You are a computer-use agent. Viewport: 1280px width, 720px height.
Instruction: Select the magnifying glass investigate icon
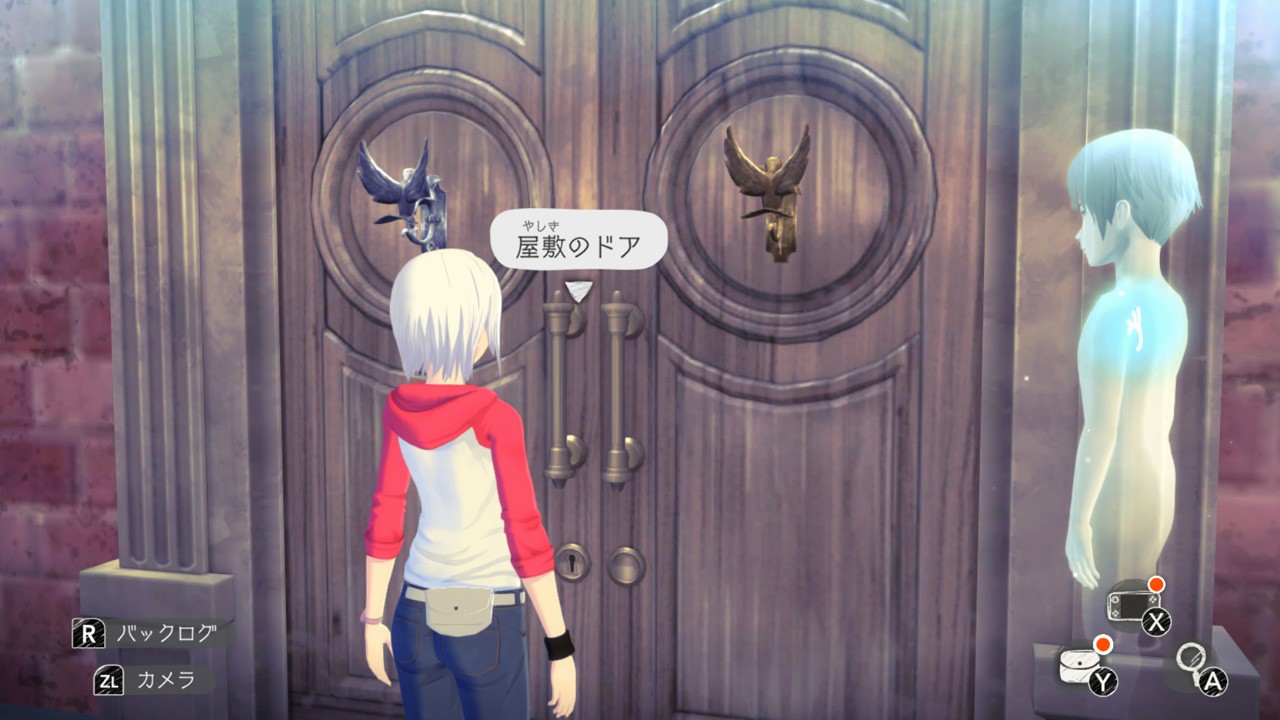(x=1192, y=658)
